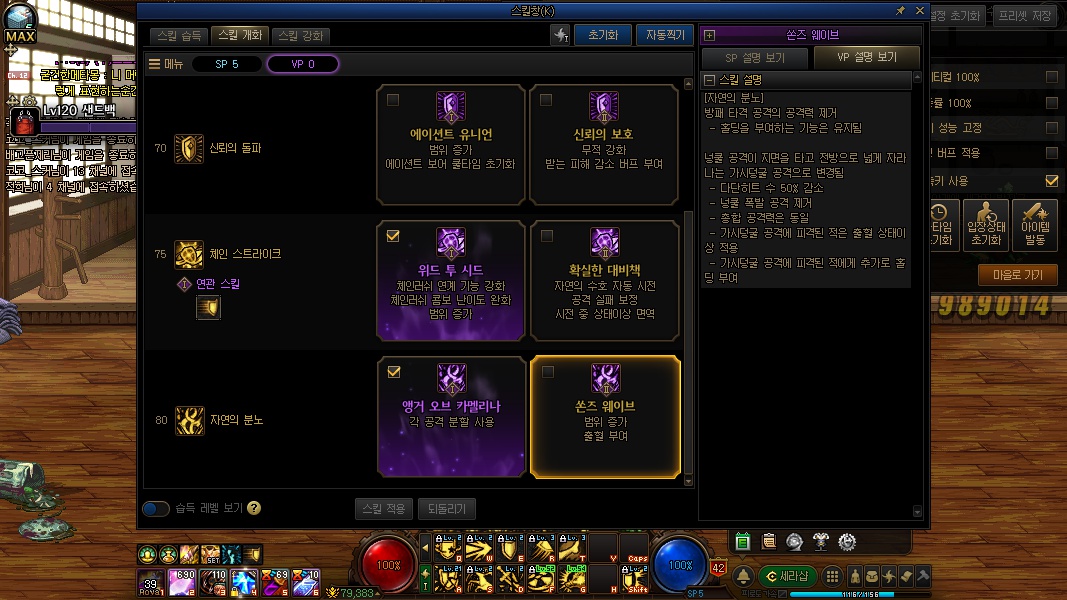Screen dimensions: 1067x600
Task: Tick the 에이션트 유니언 checkbox
Action: [x=393, y=100]
